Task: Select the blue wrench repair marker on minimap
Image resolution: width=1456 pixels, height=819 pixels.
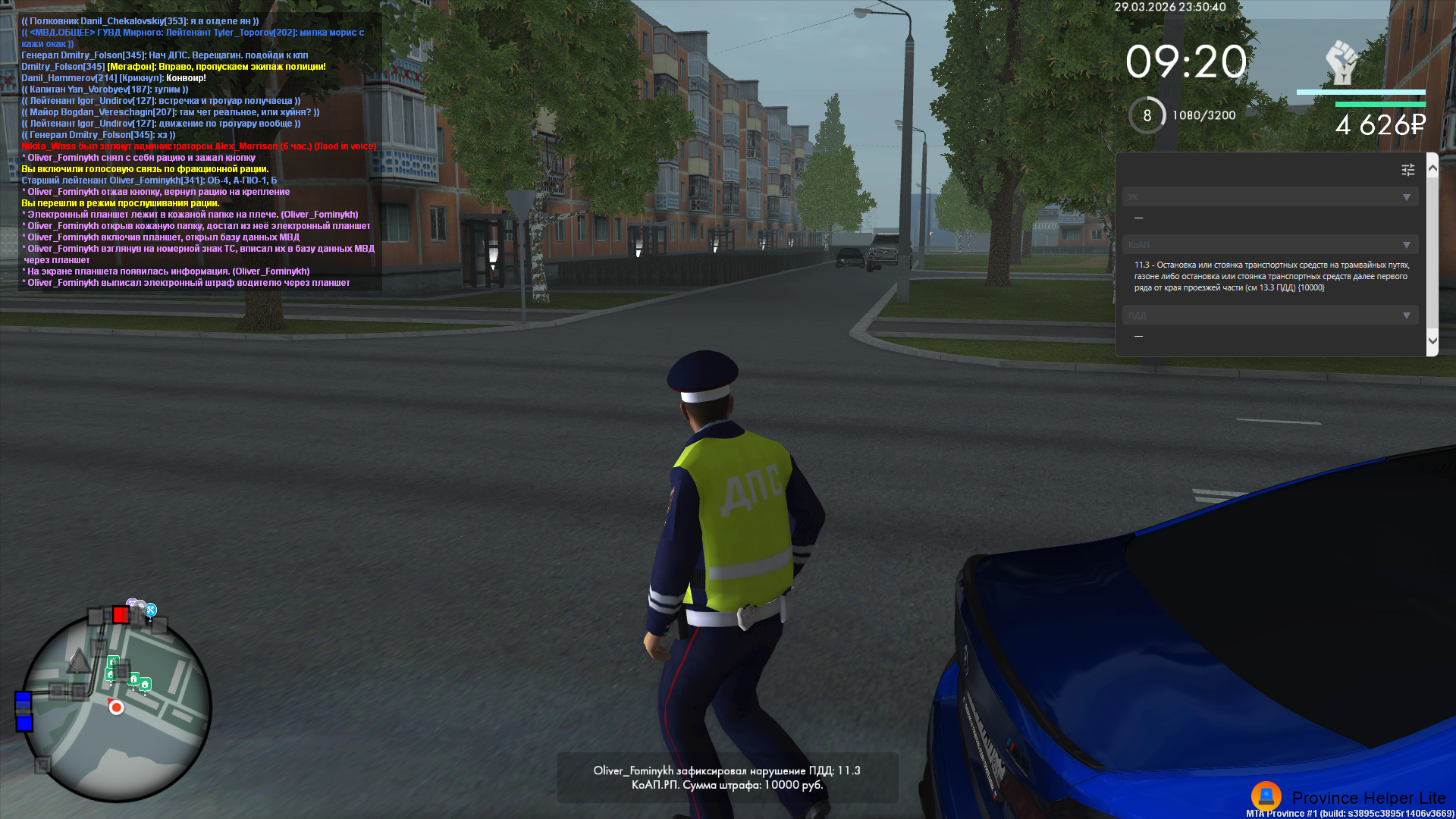Action: 151,610
